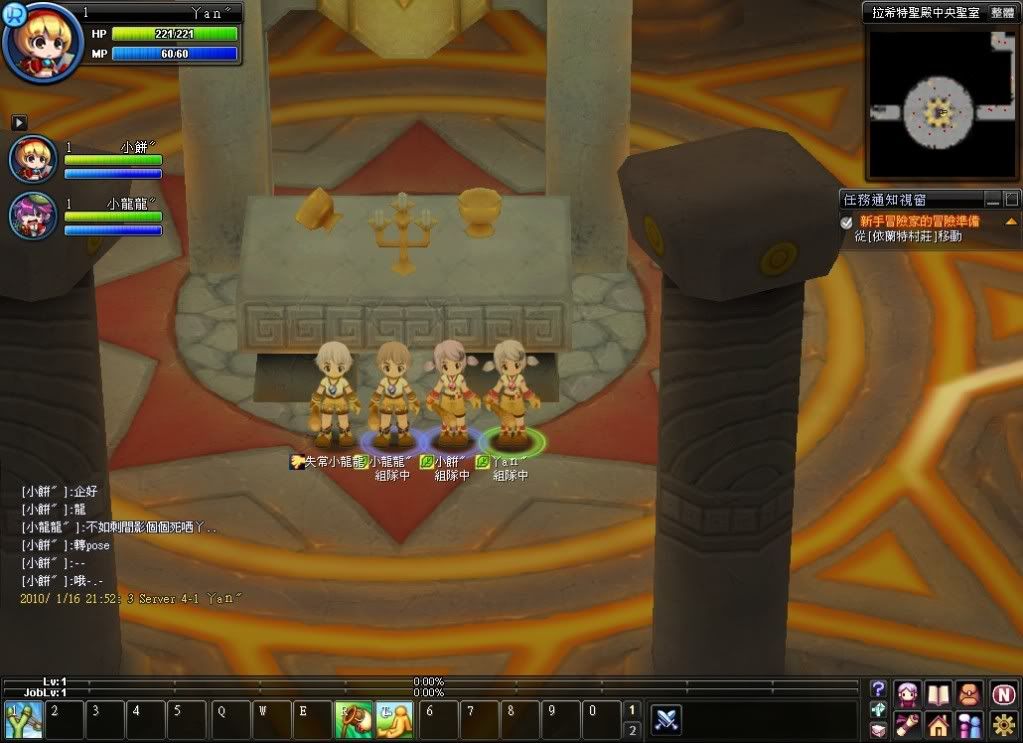
Task: Open the full map with 整體 button
Action: pyautogui.click(x=1002, y=12)
